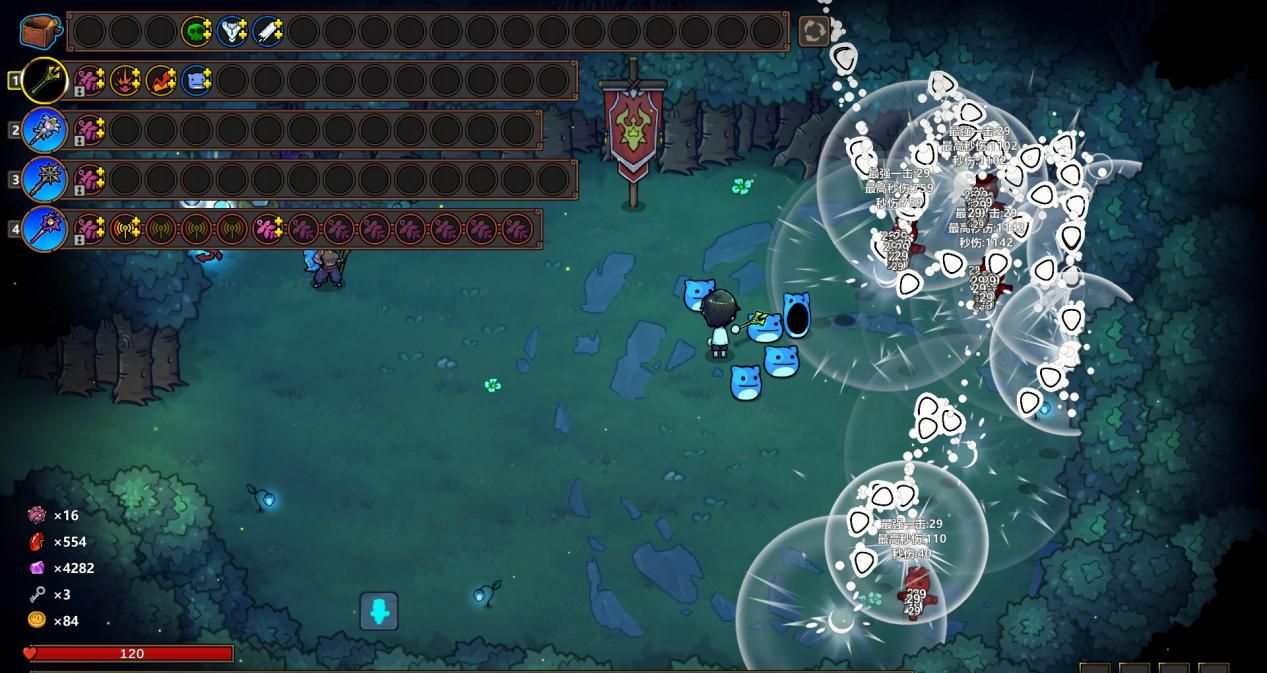Choose the white feather rune slot
Screen dimensions: 1267x673
268,31
